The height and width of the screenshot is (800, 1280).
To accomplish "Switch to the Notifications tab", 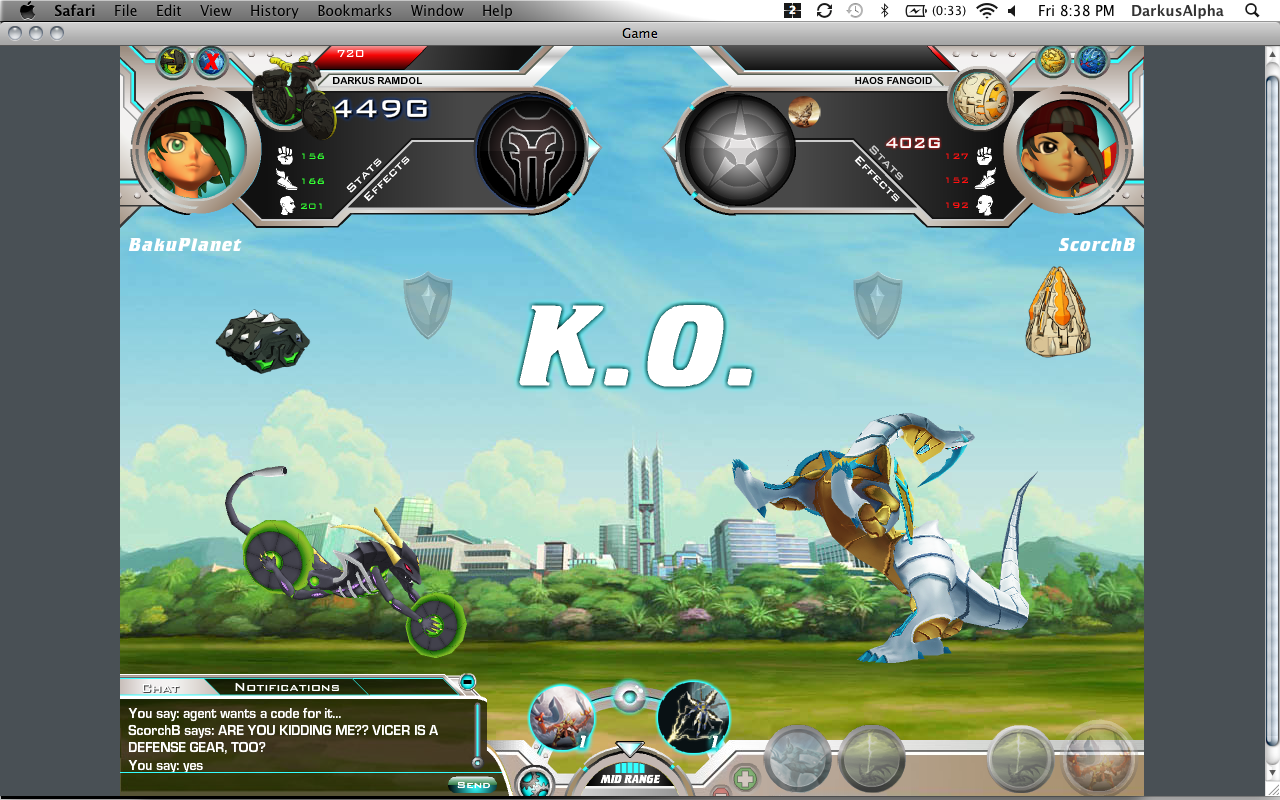I will click(287, 687).
